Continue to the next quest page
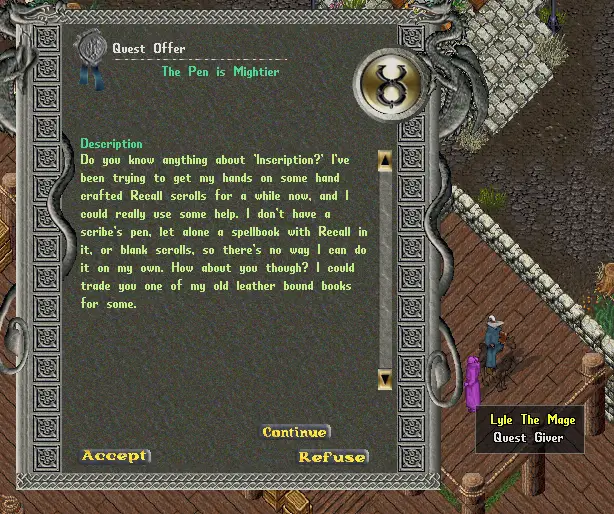 click(x=294, y=432)
